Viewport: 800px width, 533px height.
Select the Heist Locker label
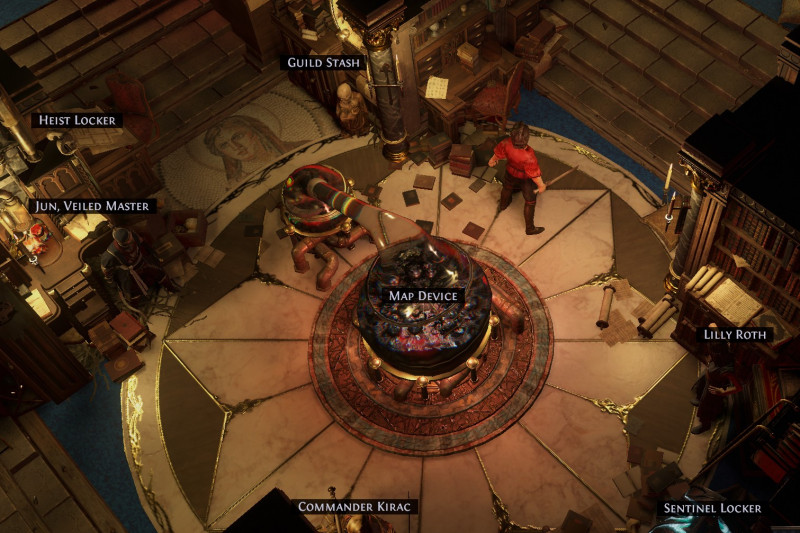[x=76, y=120]
